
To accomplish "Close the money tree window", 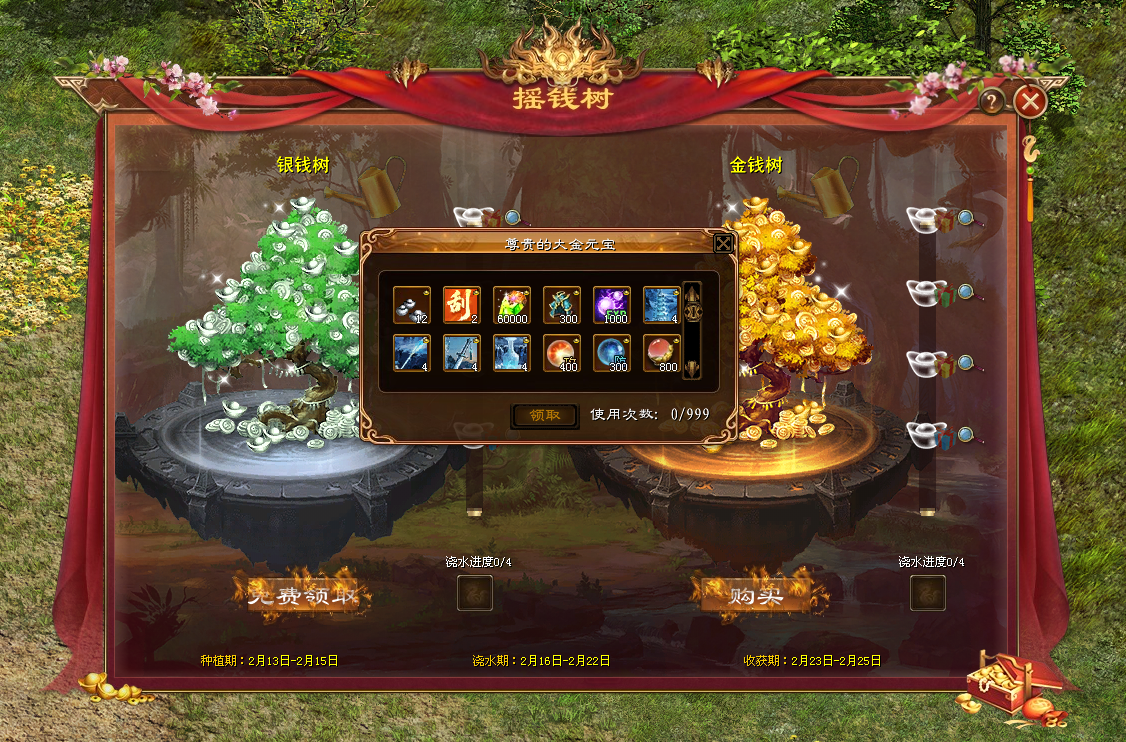I will coord(1030,101).
